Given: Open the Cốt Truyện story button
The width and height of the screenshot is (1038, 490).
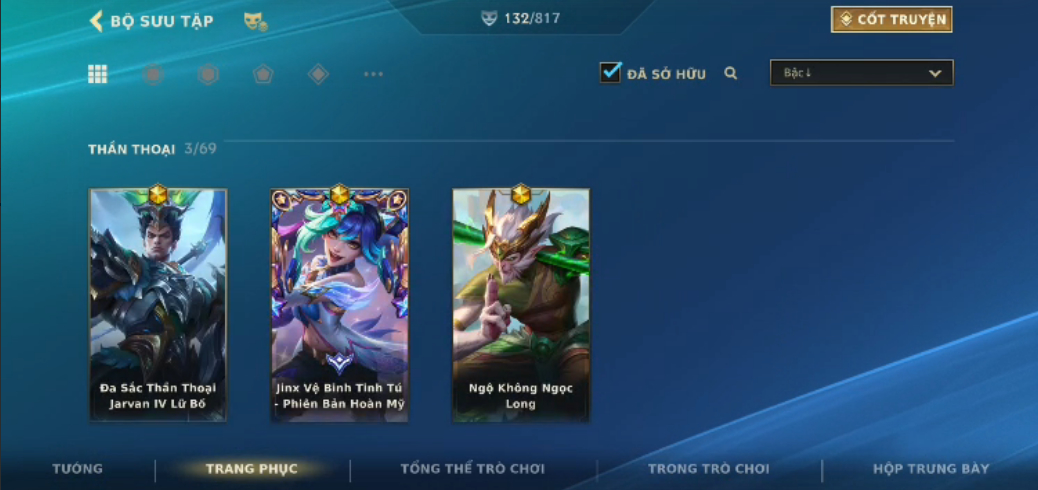Looking at the screenshot, I should click(891, 20).
